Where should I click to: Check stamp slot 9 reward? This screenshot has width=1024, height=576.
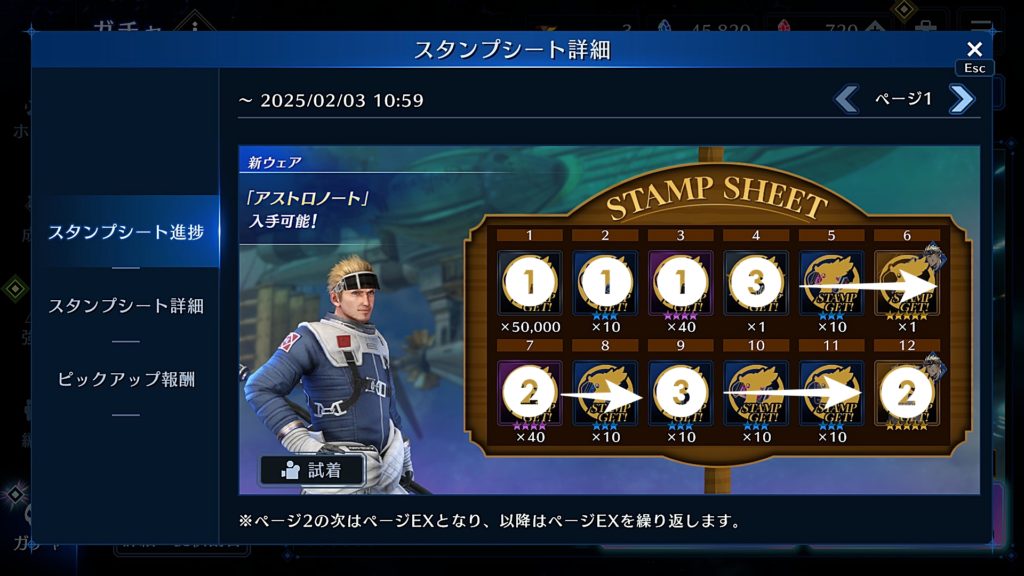pyautogui.click(x=680, y=394)
